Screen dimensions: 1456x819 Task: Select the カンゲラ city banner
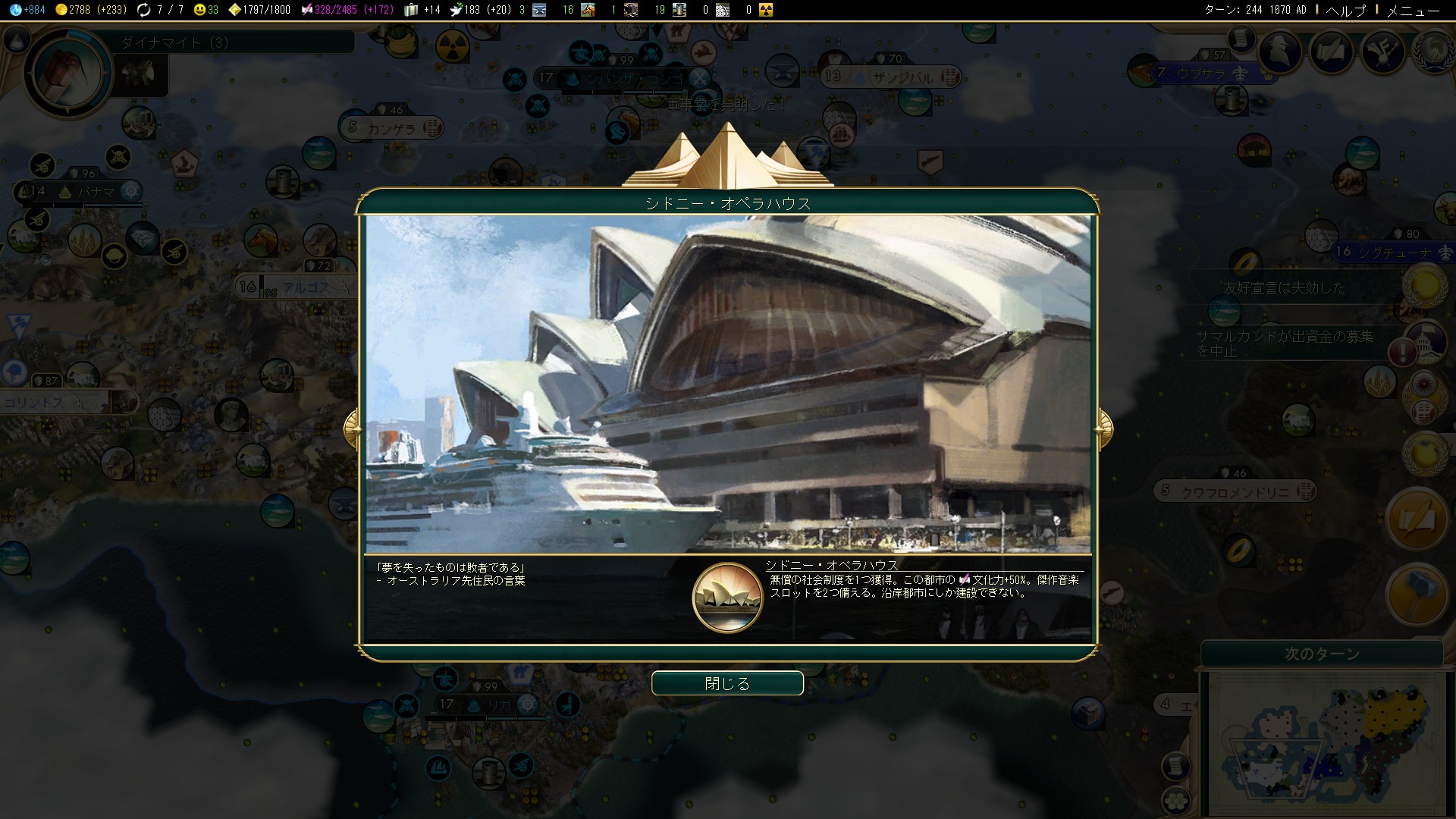(x=391, y=128)
